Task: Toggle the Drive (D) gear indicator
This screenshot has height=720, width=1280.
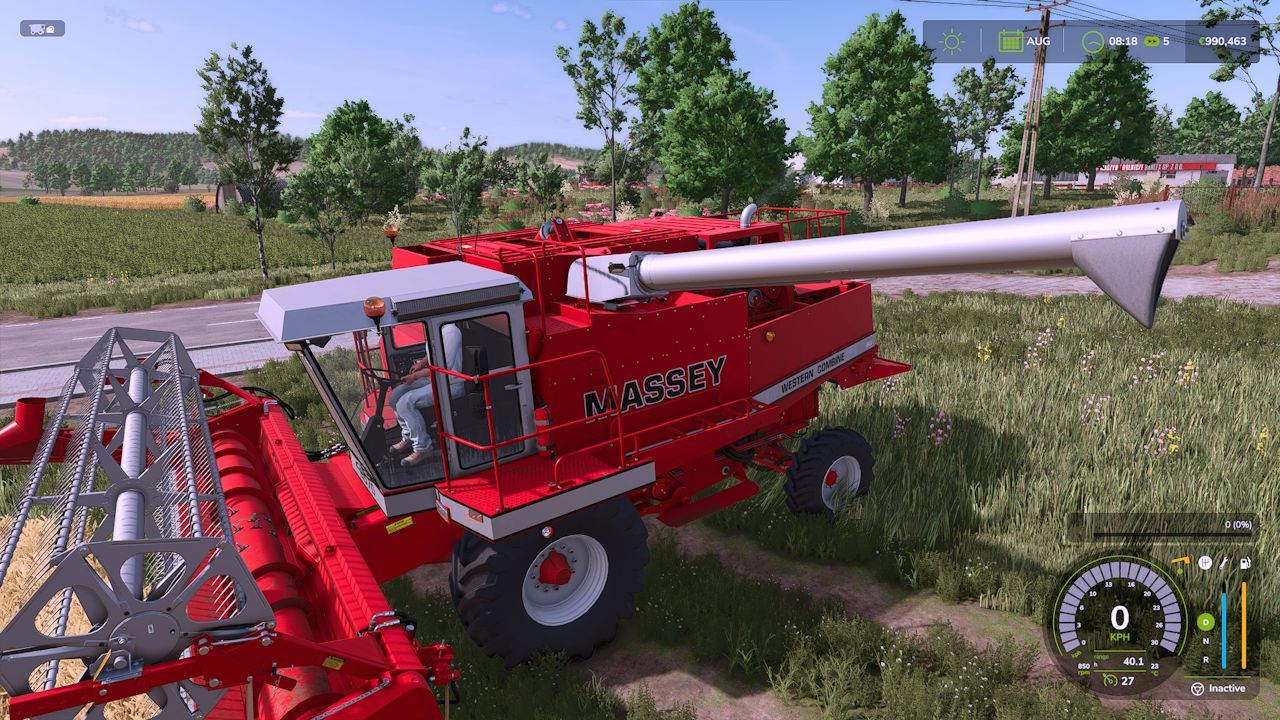Action: coord(1205,622)
